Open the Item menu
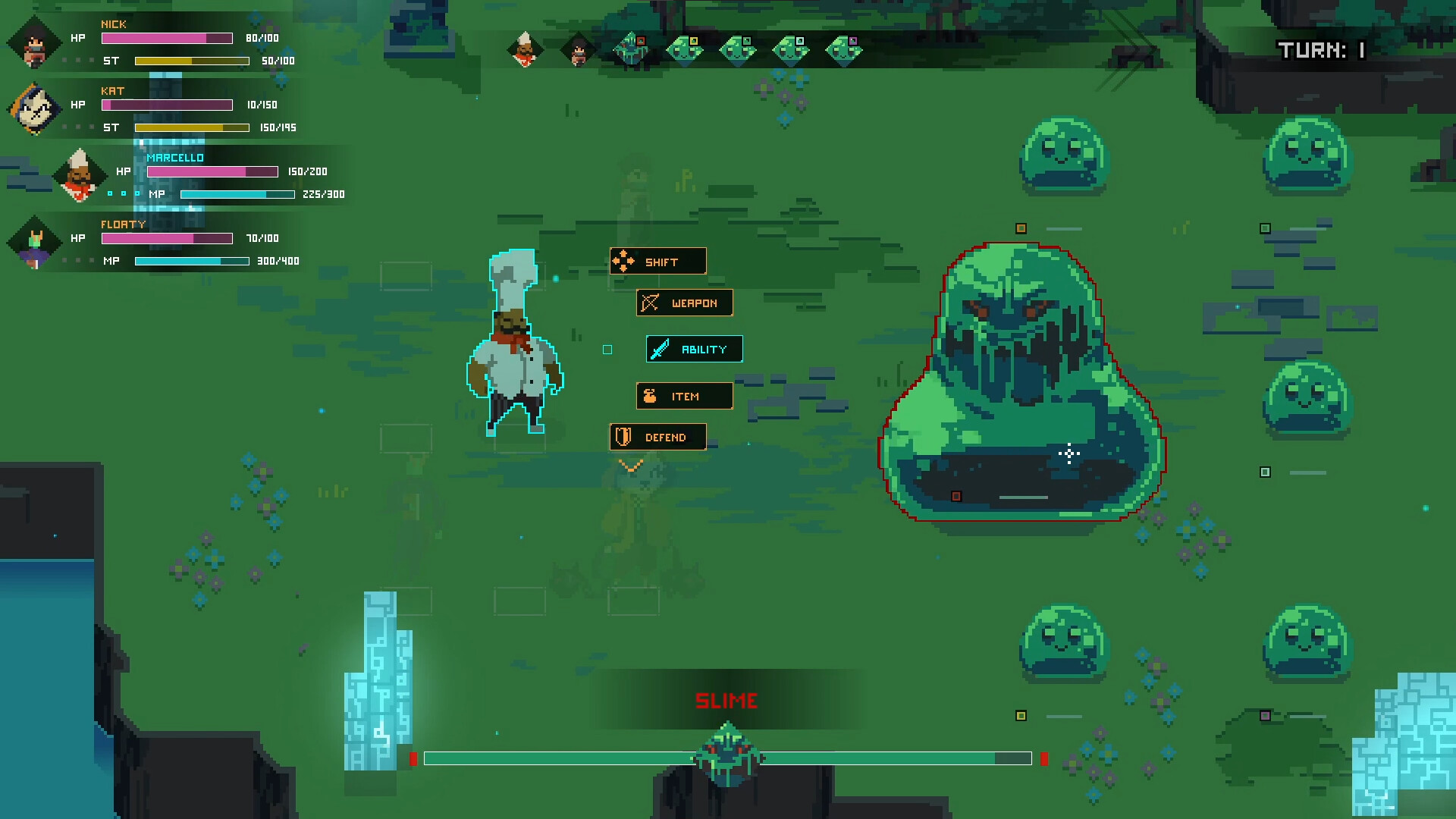The image size is (1456, 819). [685, 395]
